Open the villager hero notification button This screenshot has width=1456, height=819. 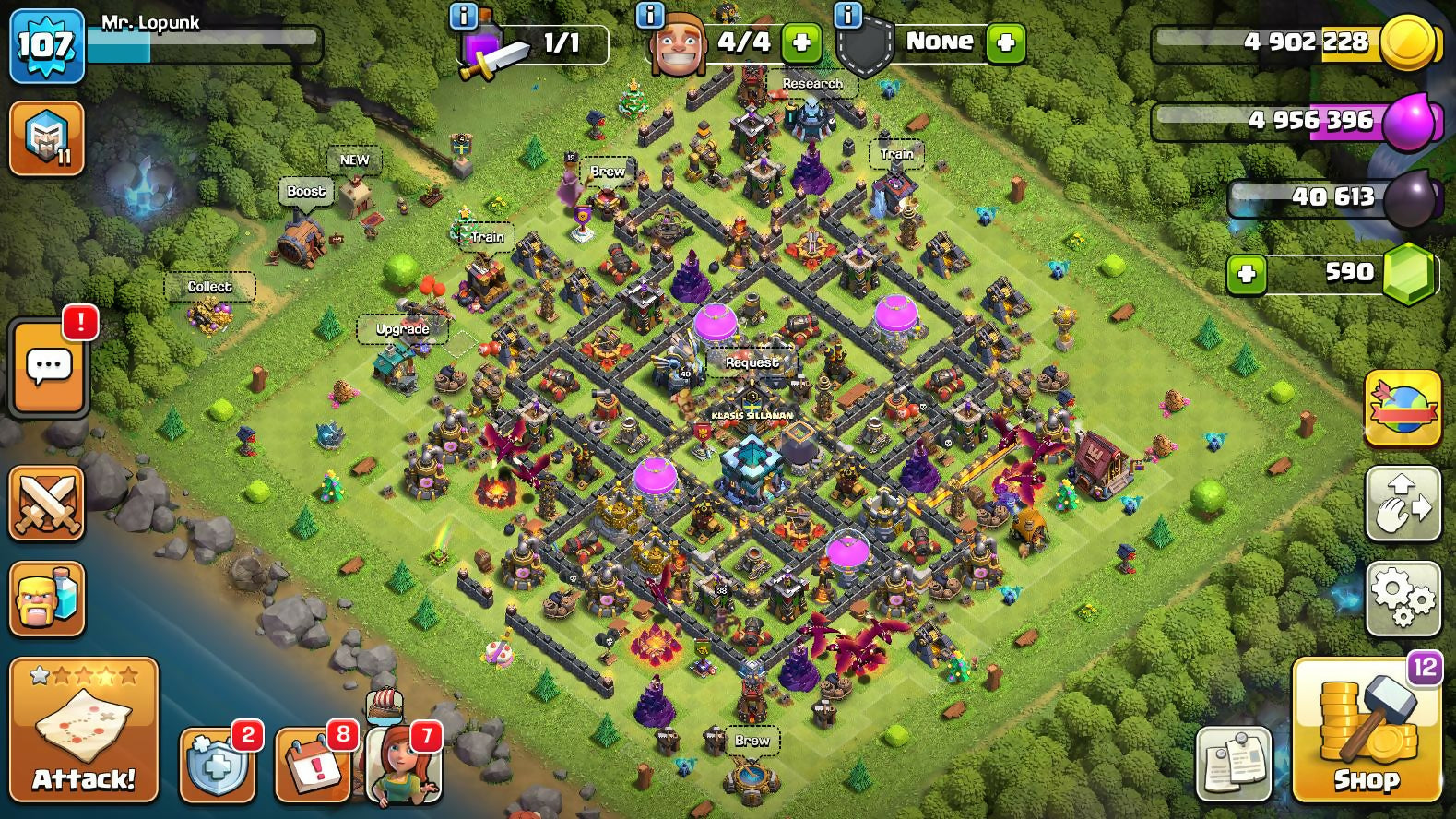(403, 762)
